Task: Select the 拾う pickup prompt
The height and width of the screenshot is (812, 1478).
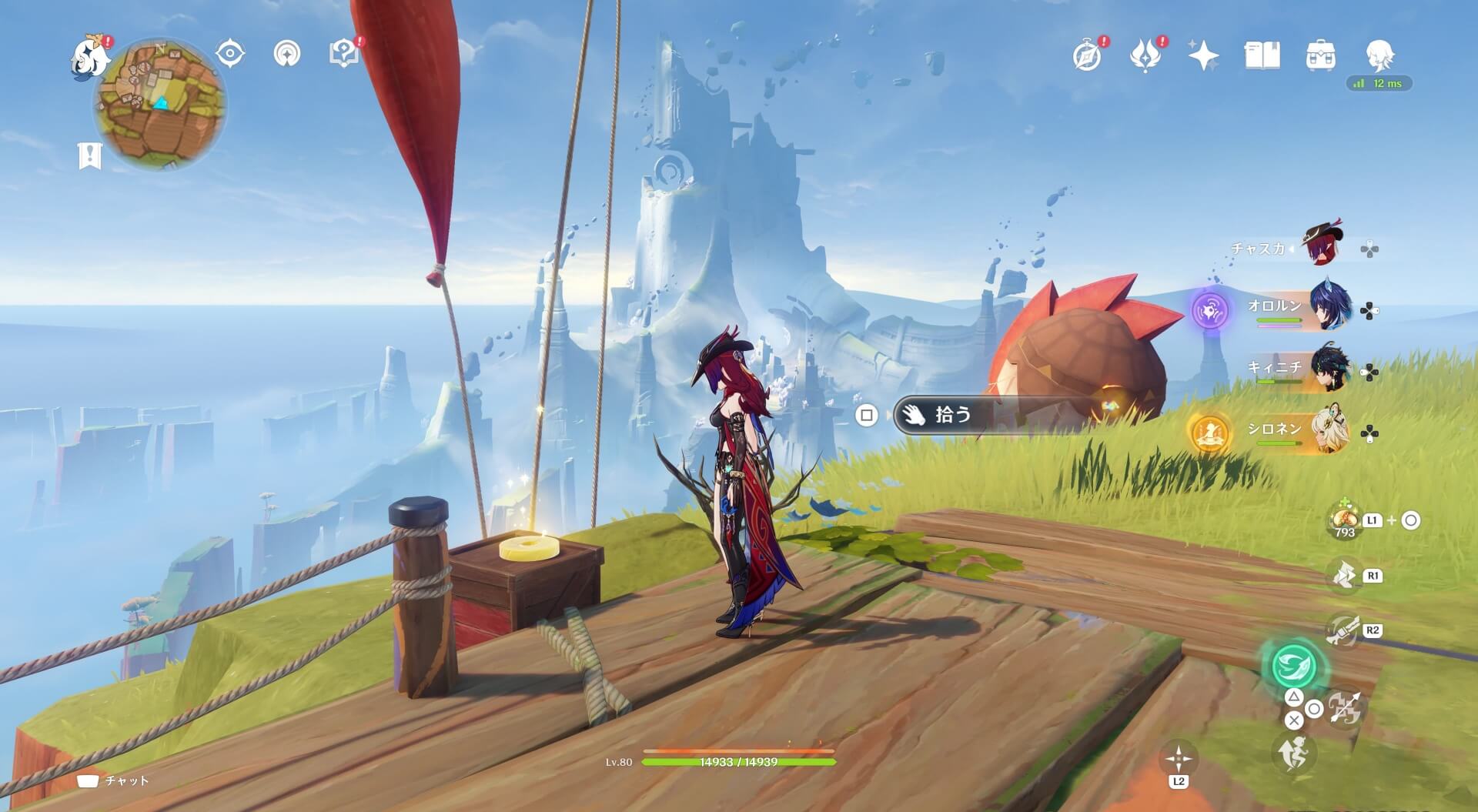Action: pyautogui.click(x=951, y=416)
